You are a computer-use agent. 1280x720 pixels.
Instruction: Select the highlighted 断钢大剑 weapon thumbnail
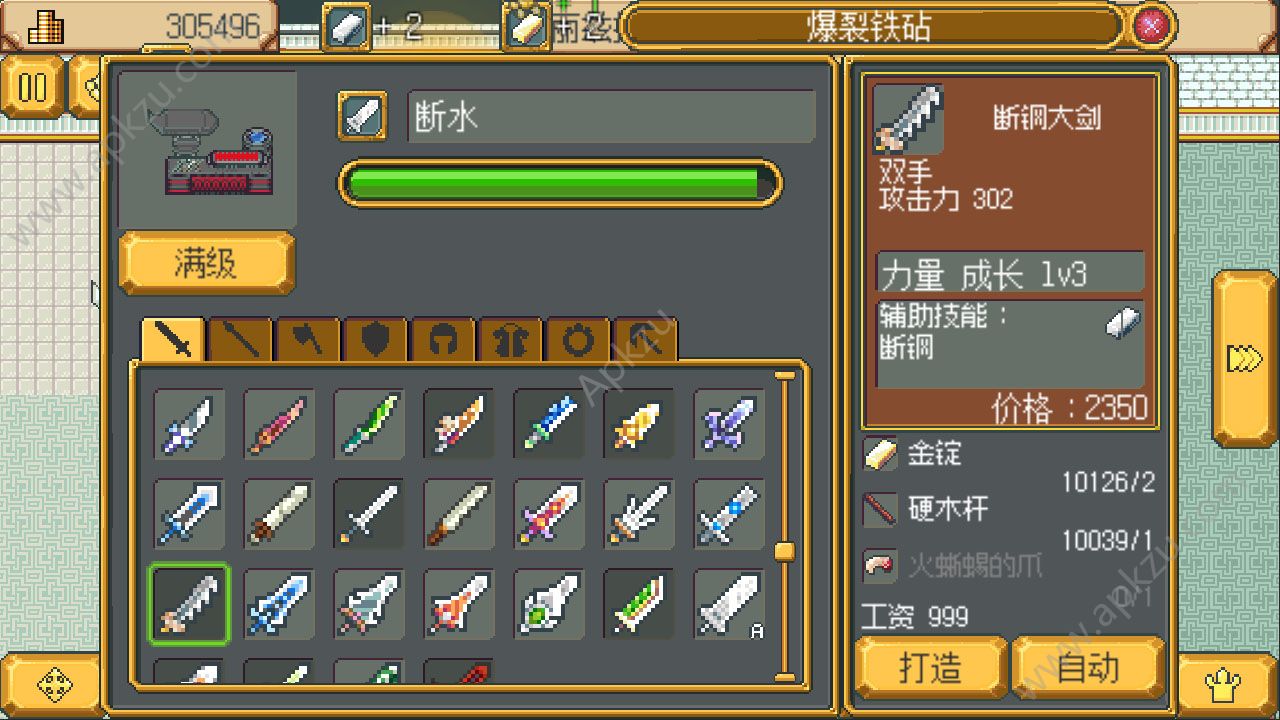pos(188,603)
